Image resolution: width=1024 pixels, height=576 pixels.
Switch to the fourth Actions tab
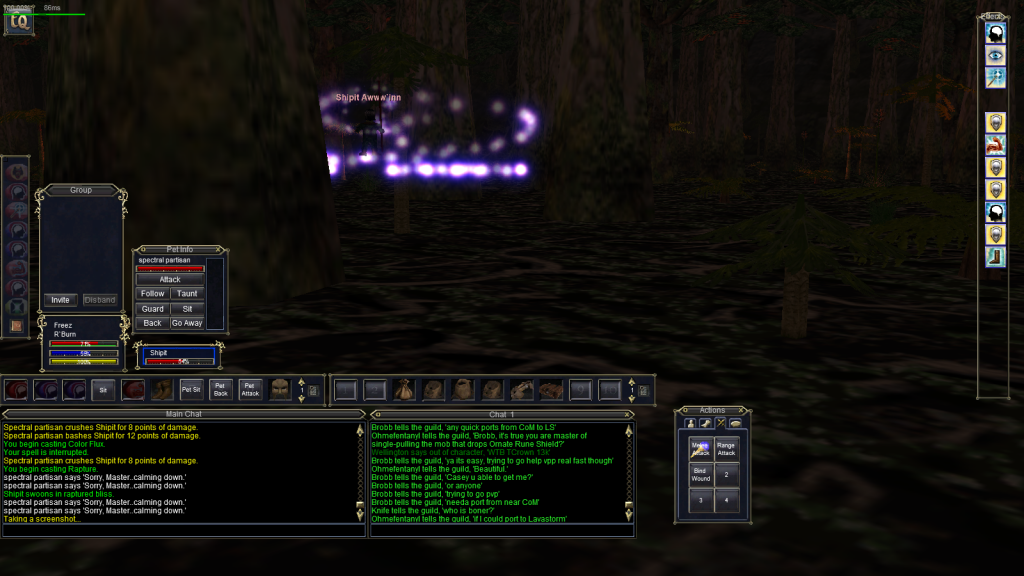click(735, 424)
